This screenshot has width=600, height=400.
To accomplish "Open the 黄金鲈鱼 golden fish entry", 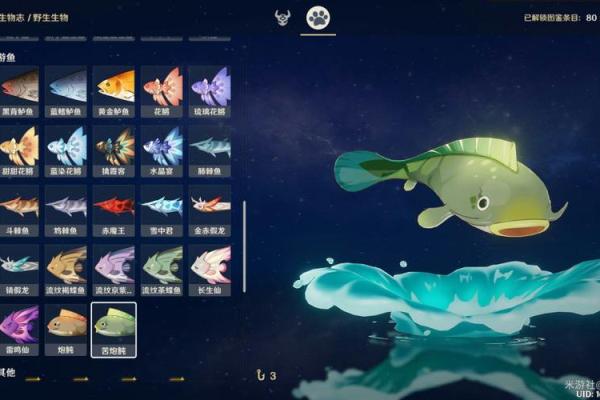I will point(114,87).
